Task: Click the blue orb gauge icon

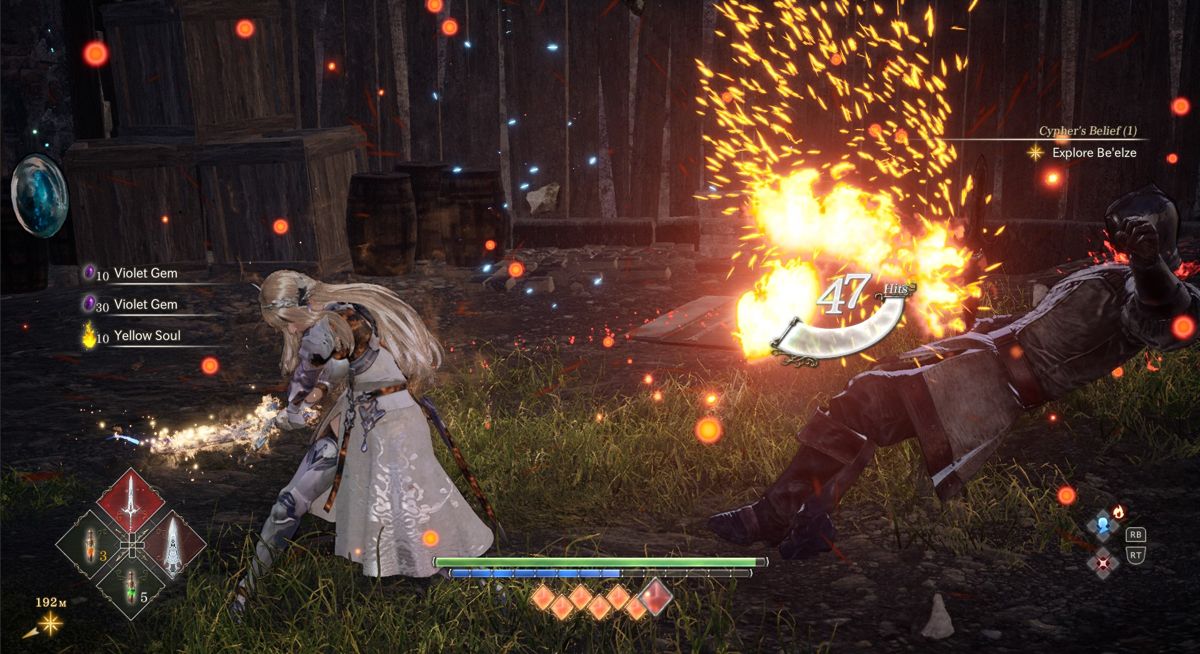Action: tap(40, 195)
